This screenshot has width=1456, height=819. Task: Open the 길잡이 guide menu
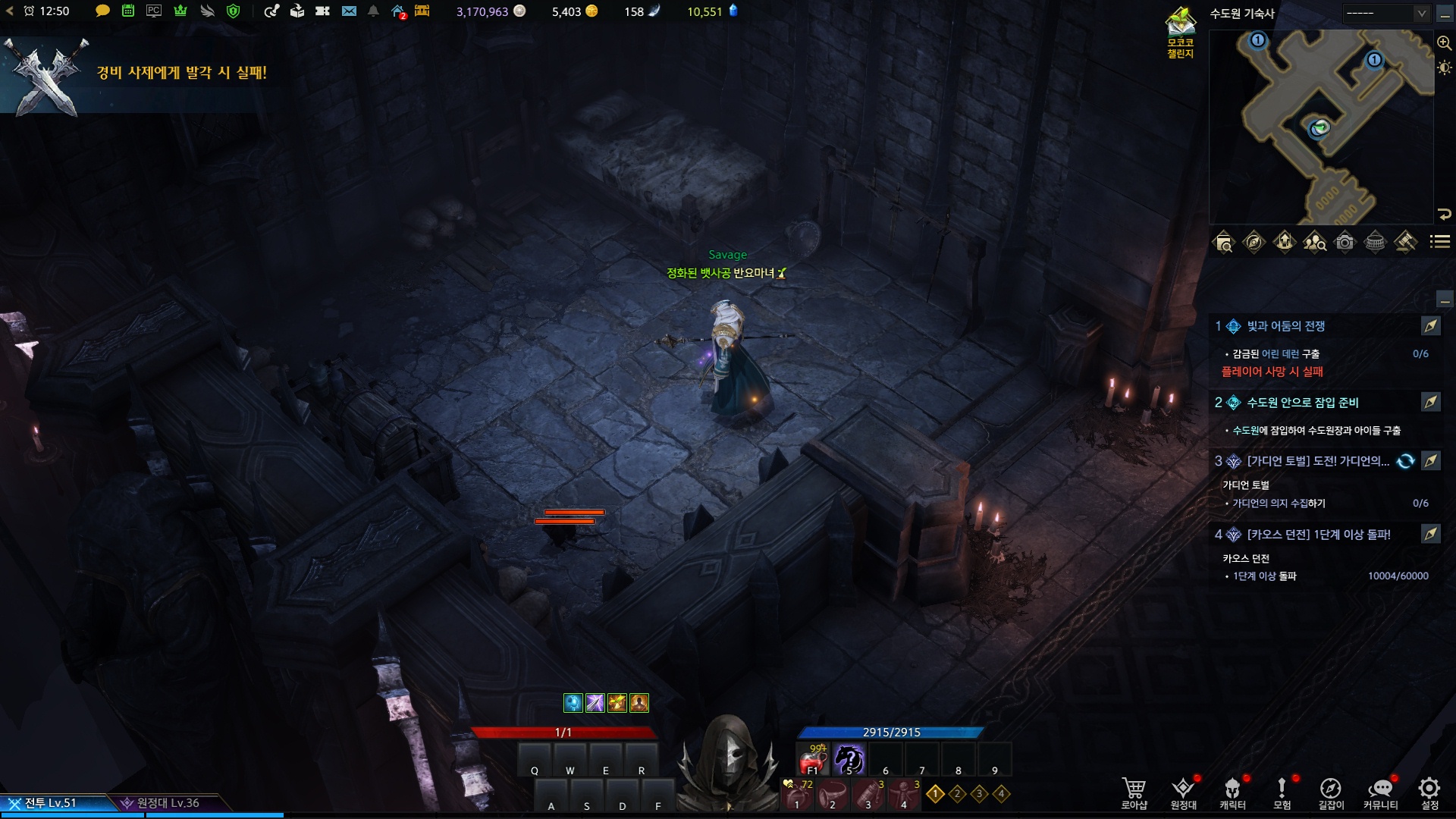(1331, 792)
